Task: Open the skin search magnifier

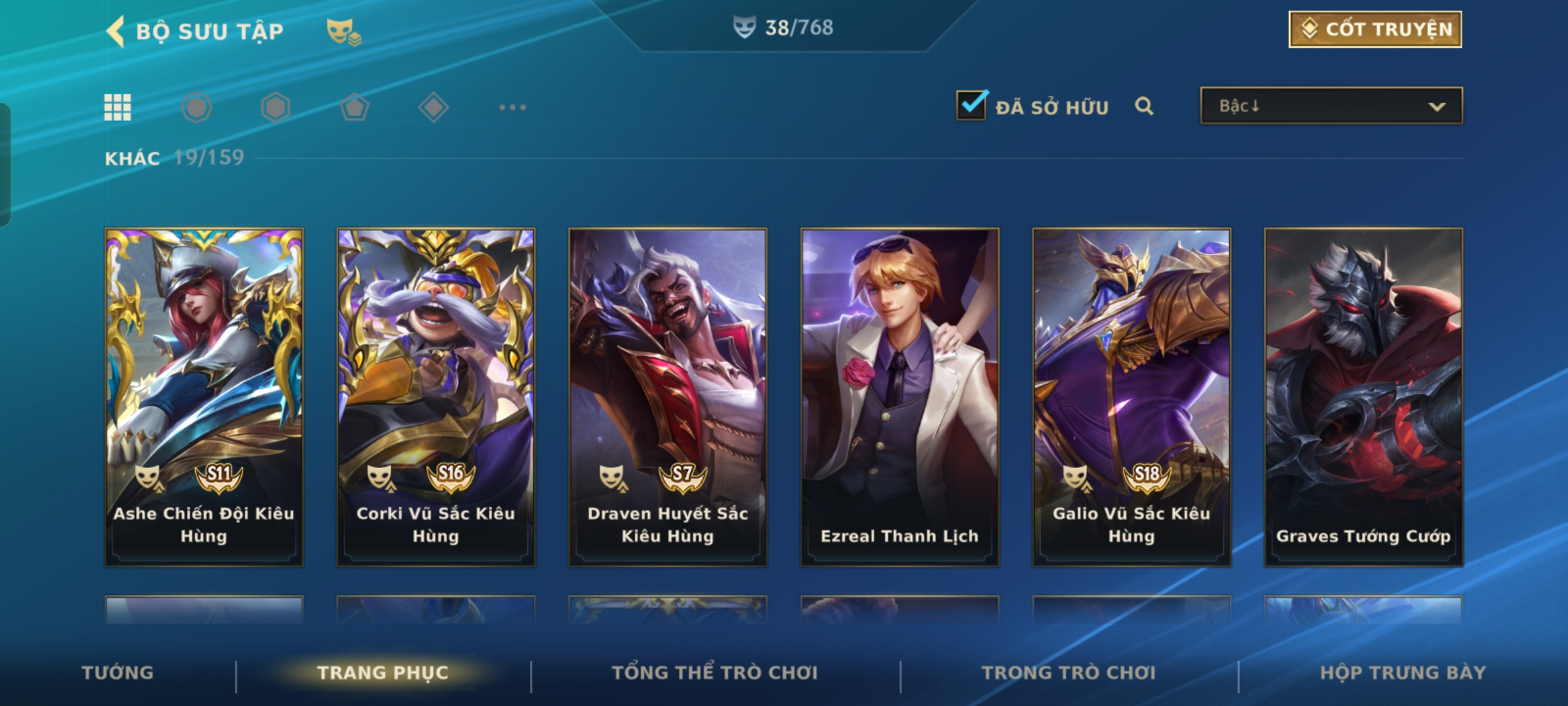Action: [x=1143, y=106]
